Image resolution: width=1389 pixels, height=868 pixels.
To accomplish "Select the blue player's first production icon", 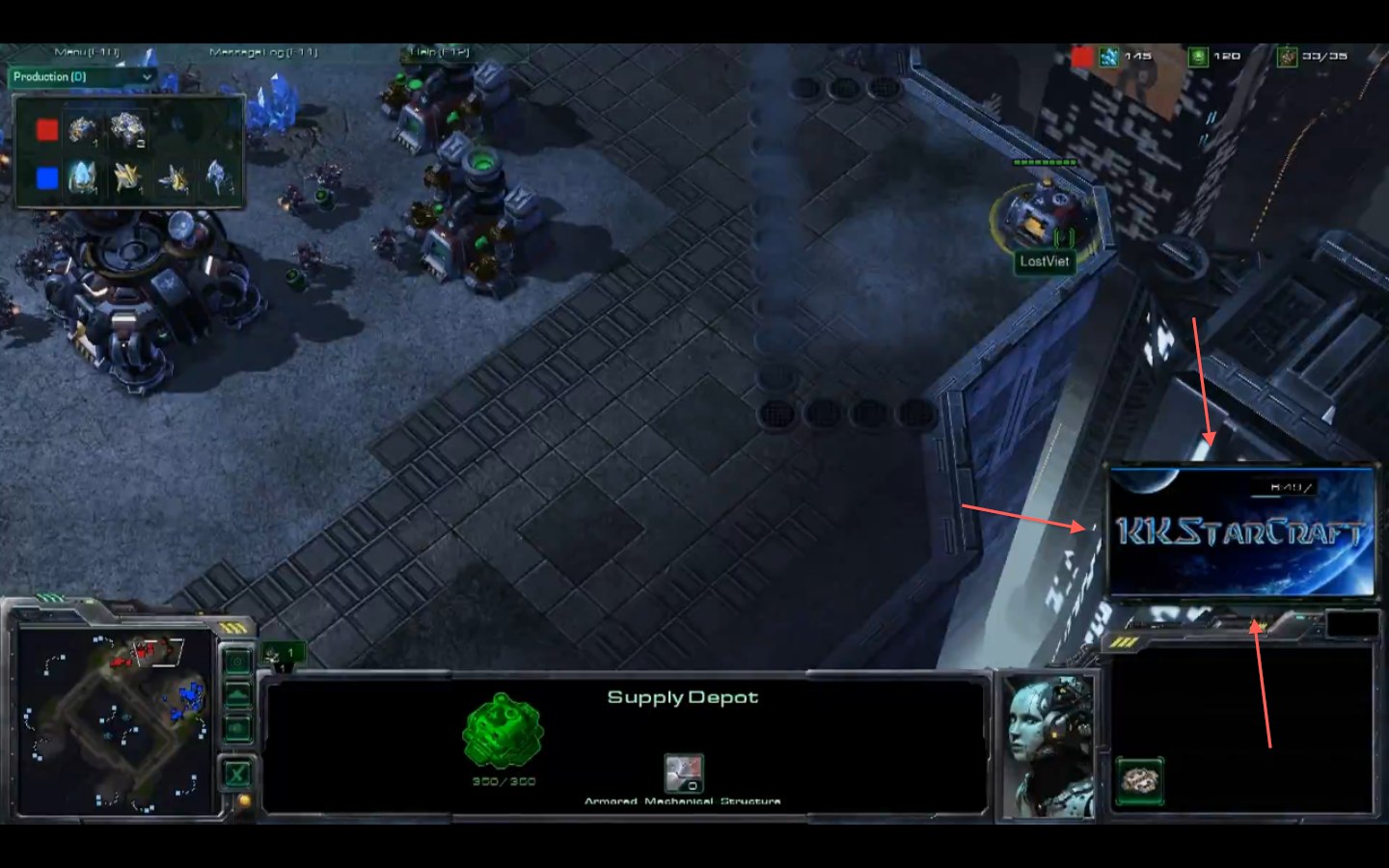I will [83, 177].
